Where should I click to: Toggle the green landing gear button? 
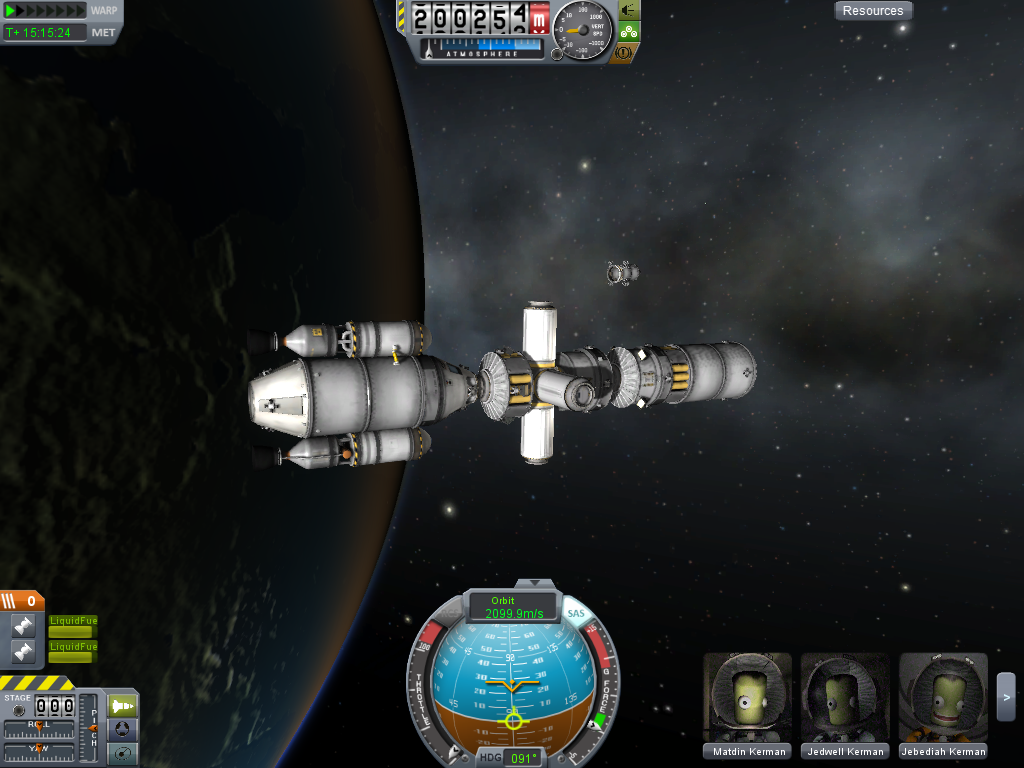[x=628, y=31]
